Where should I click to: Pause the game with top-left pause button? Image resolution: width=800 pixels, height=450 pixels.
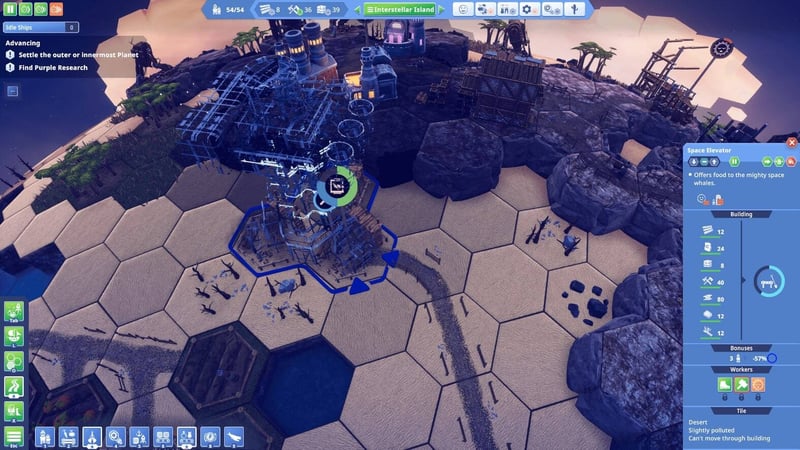click(x=9, y=9)
